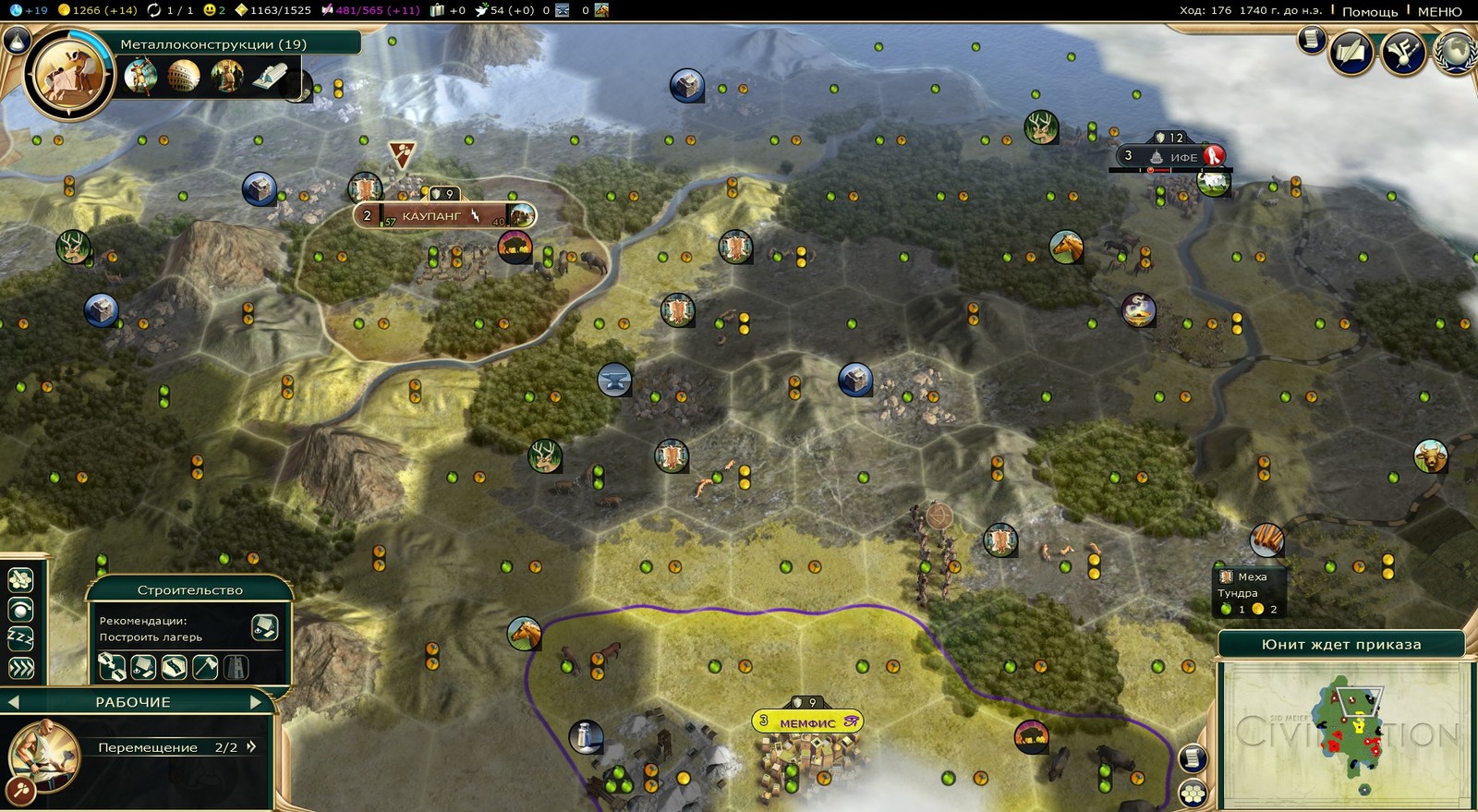This screenshot has width=1478, height=812.
Task: Open the diplomacy overview globe button
Action: [x=1457, y=51]
